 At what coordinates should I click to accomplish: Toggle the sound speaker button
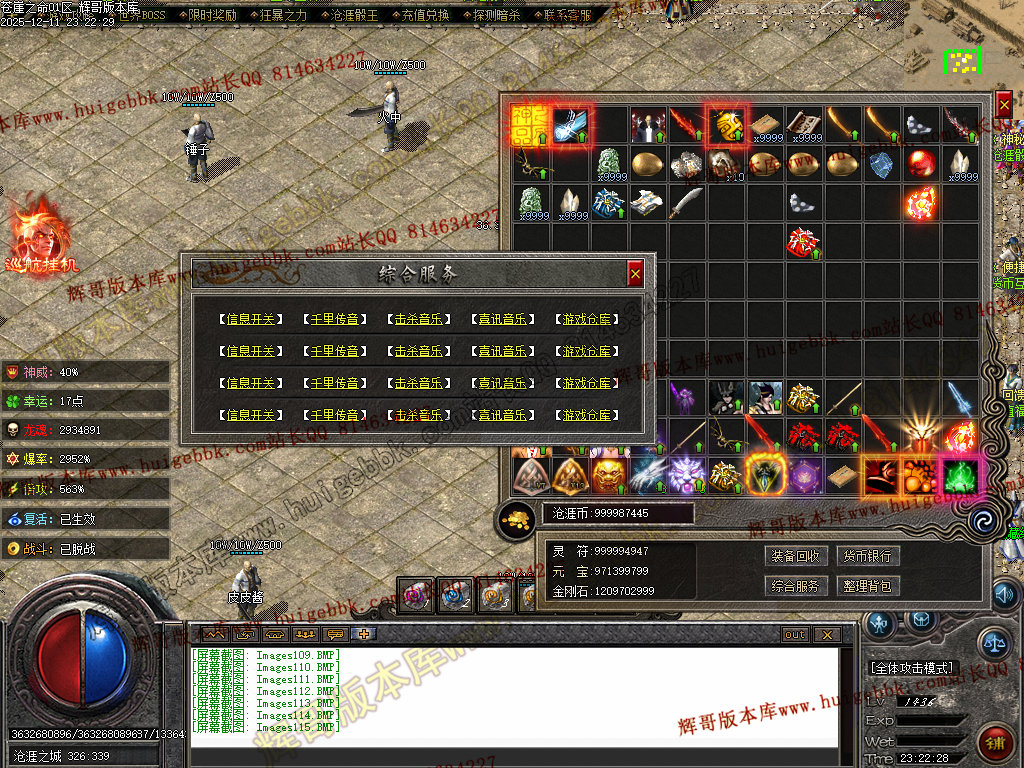[1007, 596]
